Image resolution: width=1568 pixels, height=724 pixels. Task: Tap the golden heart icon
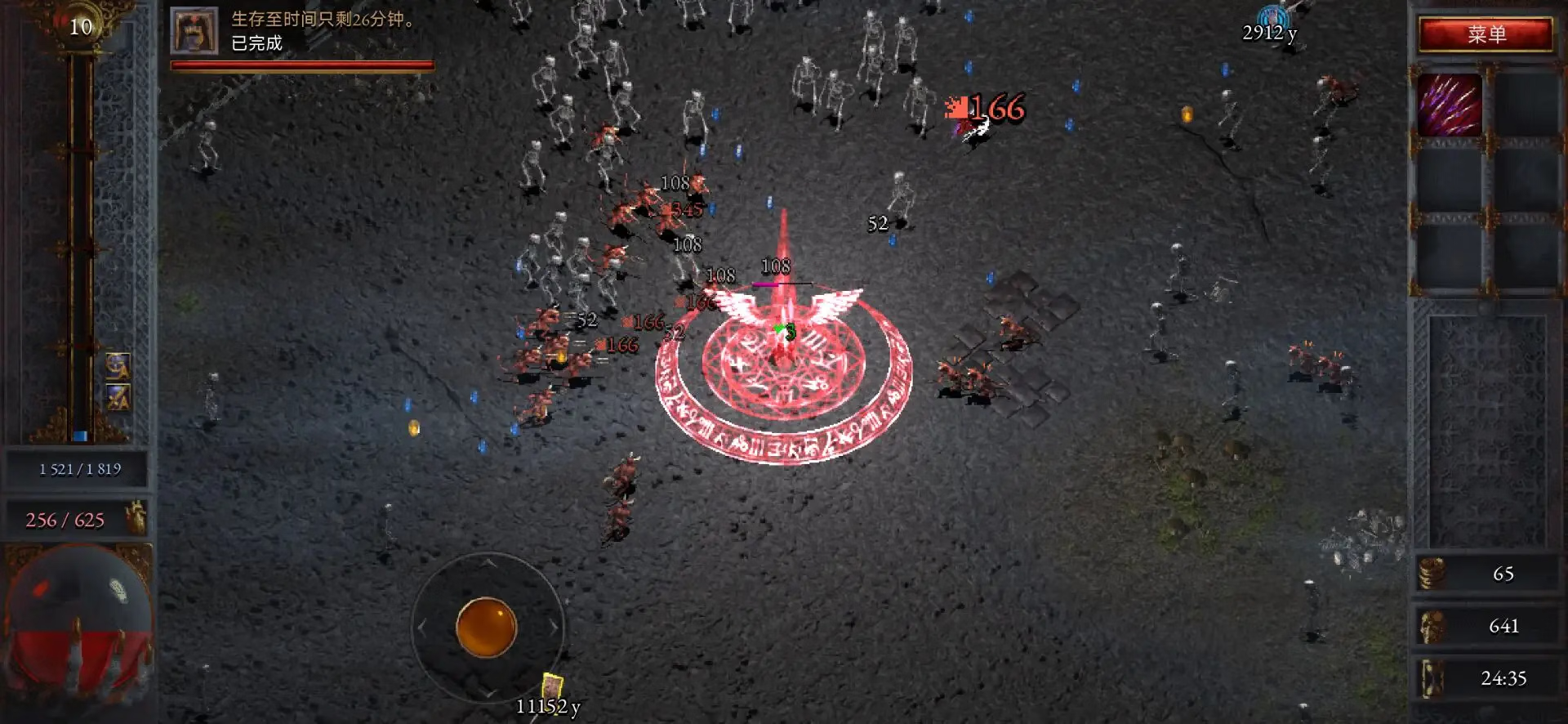click(x=136, y=518)
